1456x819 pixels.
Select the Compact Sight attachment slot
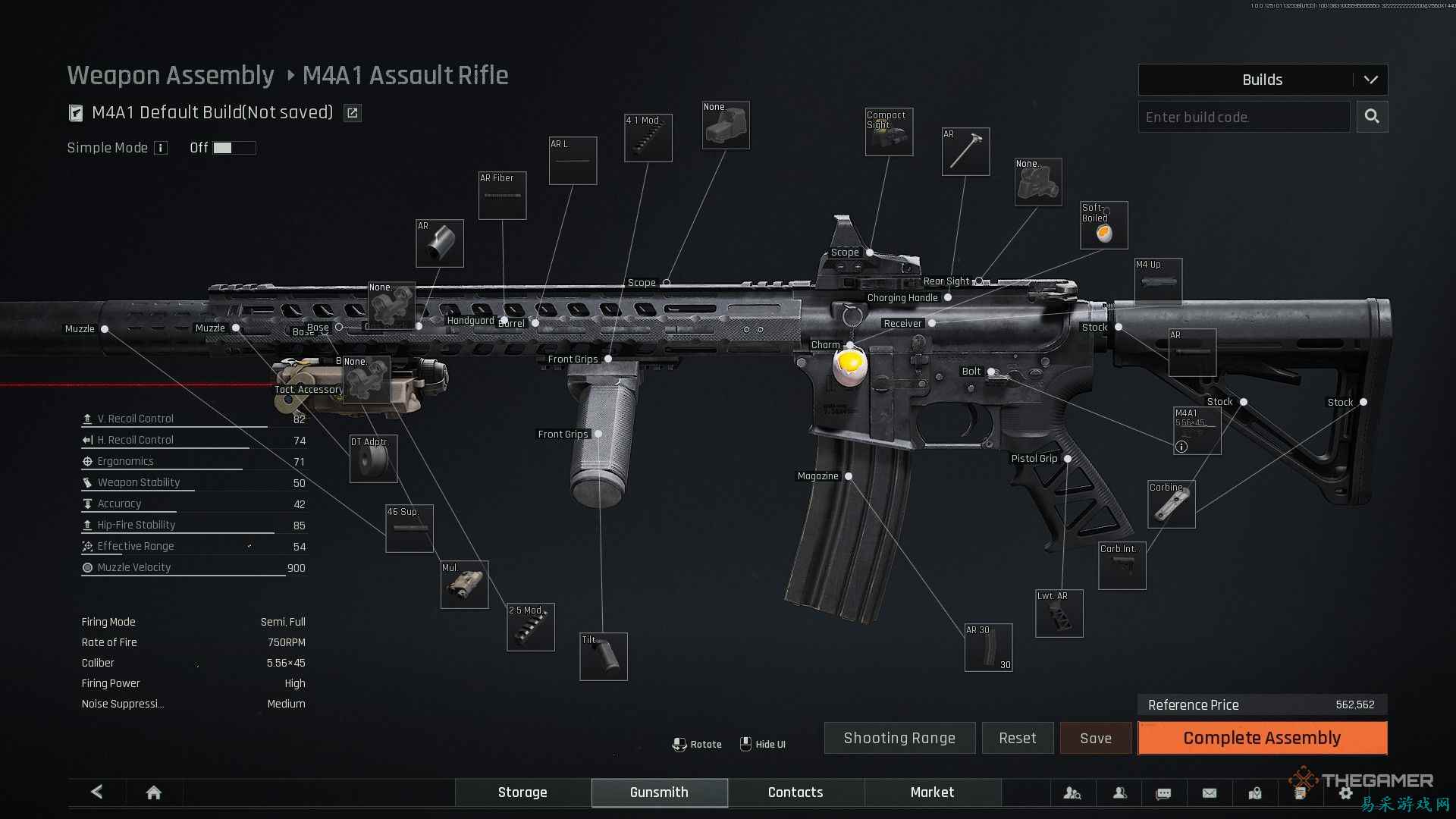point(889,132)
